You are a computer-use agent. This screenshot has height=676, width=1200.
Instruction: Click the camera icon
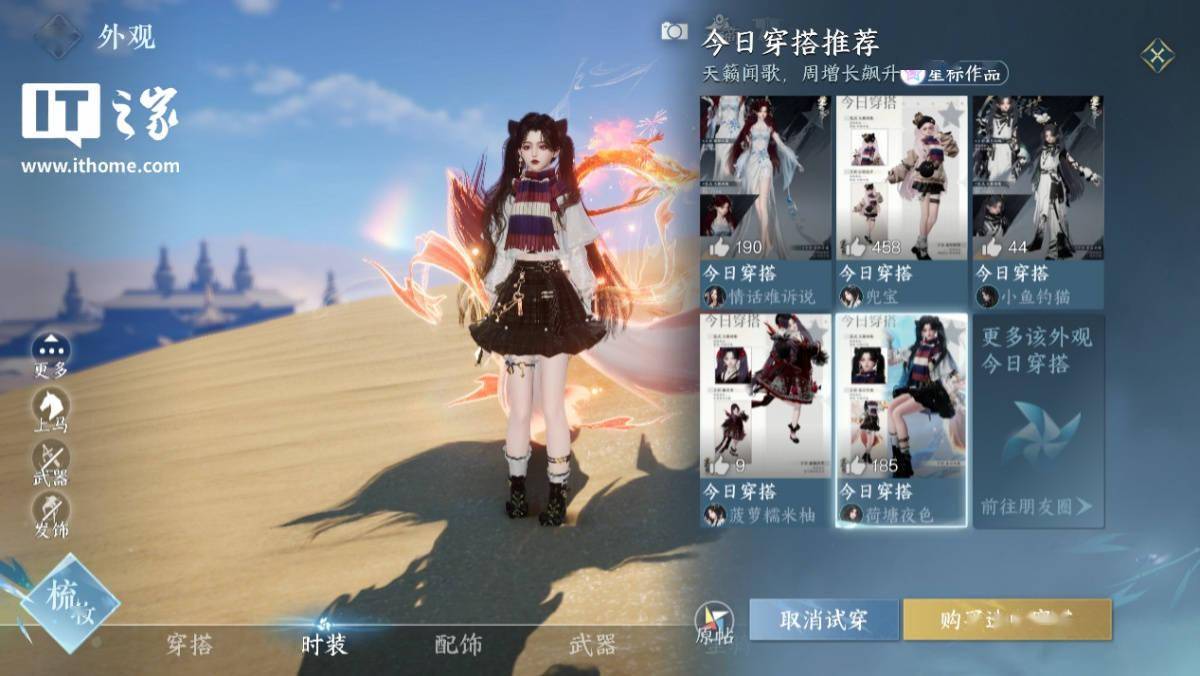674,32
